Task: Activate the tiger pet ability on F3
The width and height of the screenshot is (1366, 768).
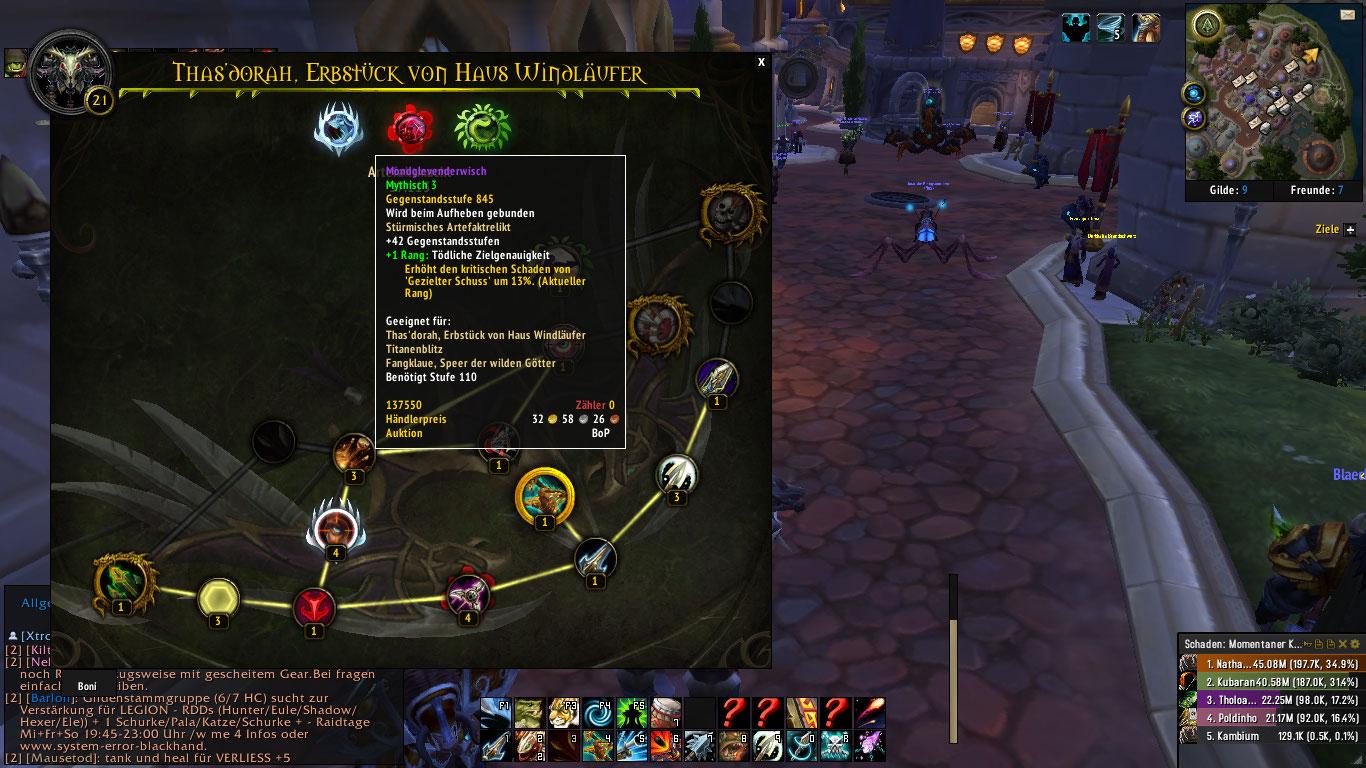Action: (563, 713)
